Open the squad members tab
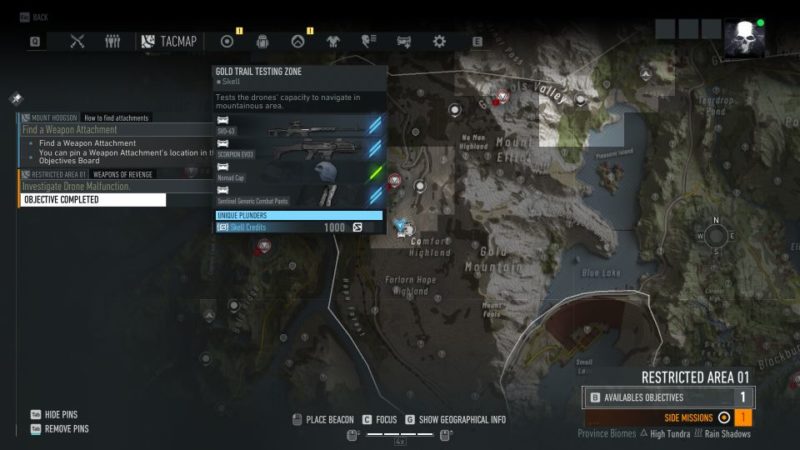Screen dimensions: 800x450 (x=113, y=41)
